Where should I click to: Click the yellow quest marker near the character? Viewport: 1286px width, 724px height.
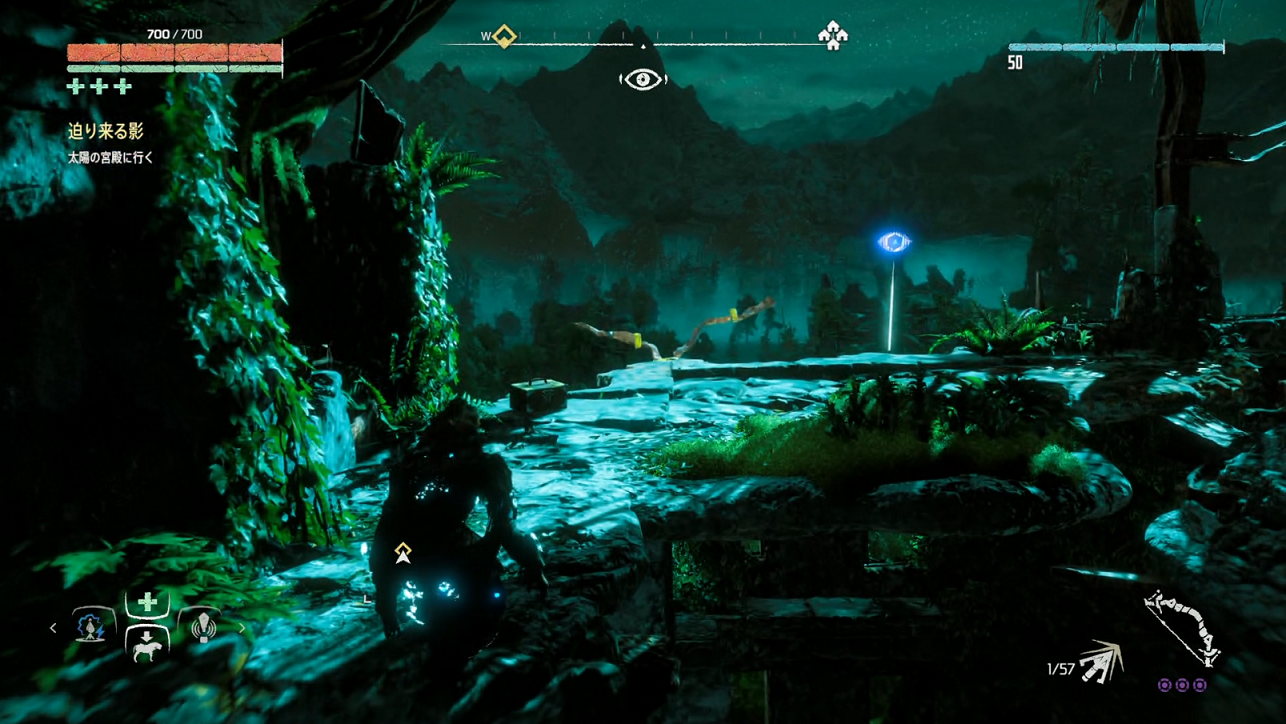pos(403,552)
